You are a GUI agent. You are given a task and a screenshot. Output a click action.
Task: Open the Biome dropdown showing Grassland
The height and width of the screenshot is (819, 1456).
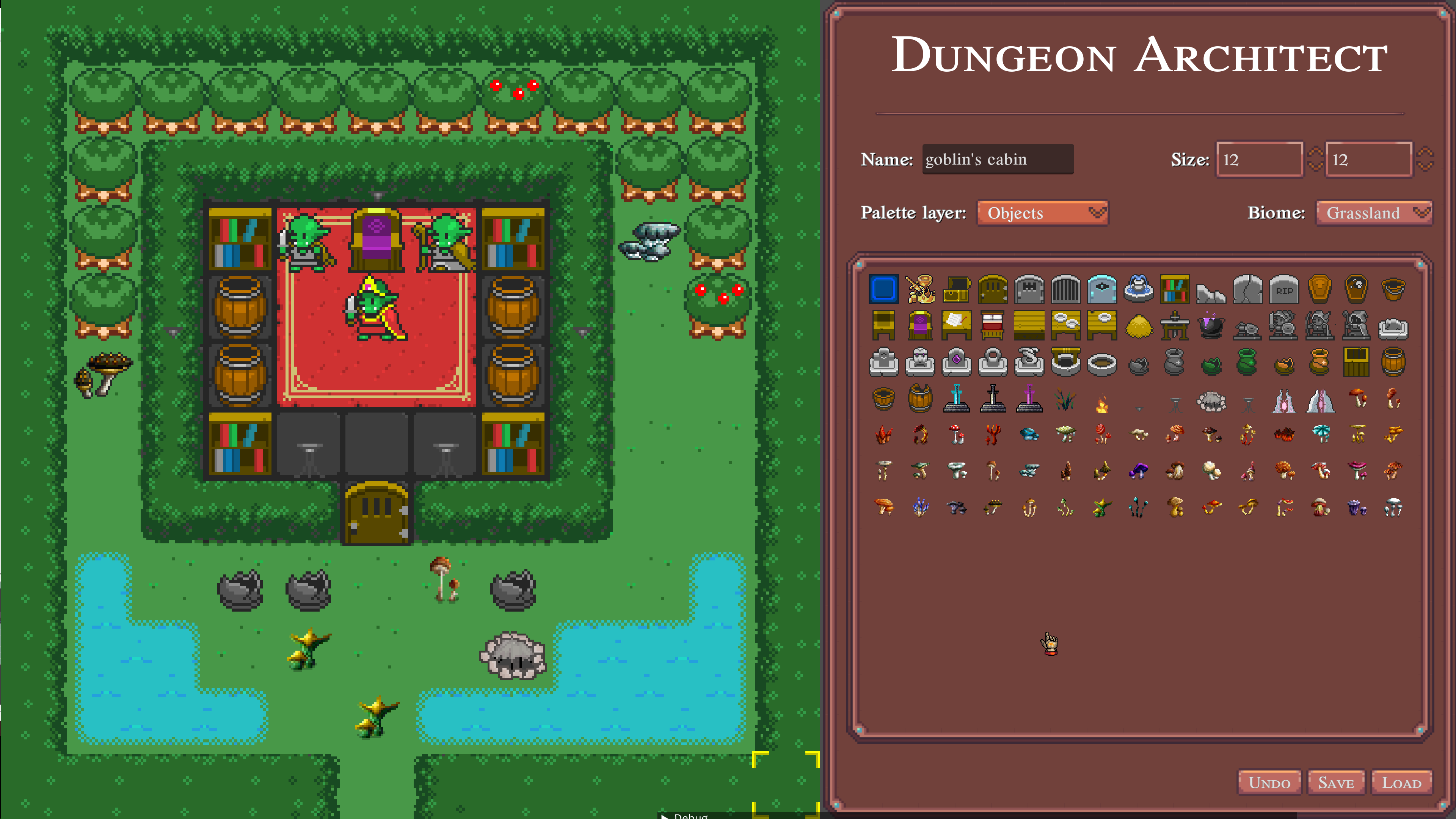[x=1373, y=213]
